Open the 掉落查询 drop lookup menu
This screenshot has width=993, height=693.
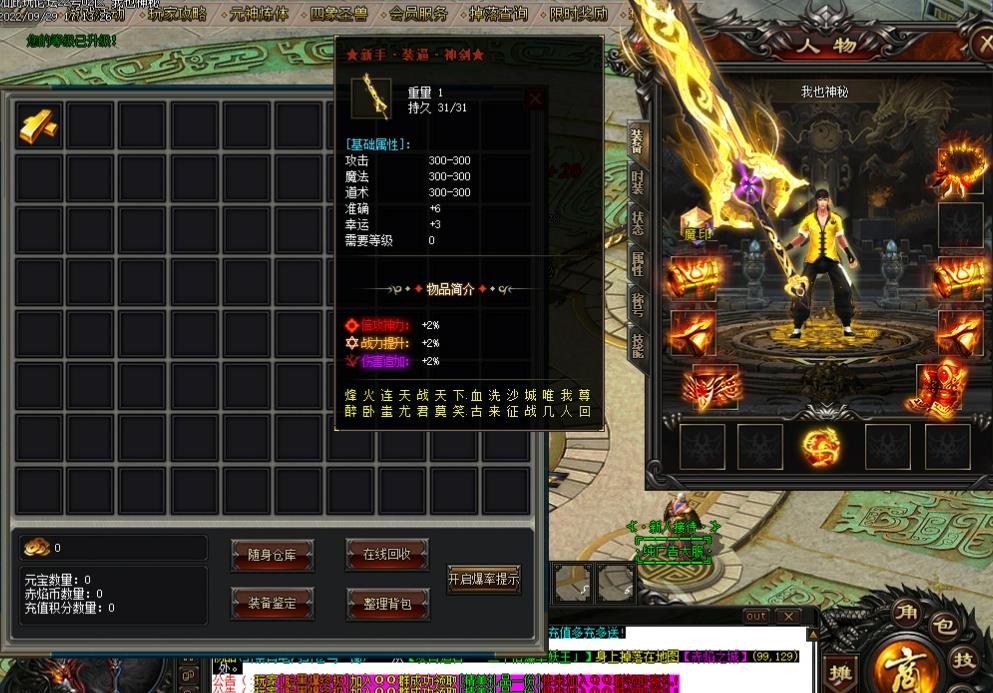tap(498, 14)
